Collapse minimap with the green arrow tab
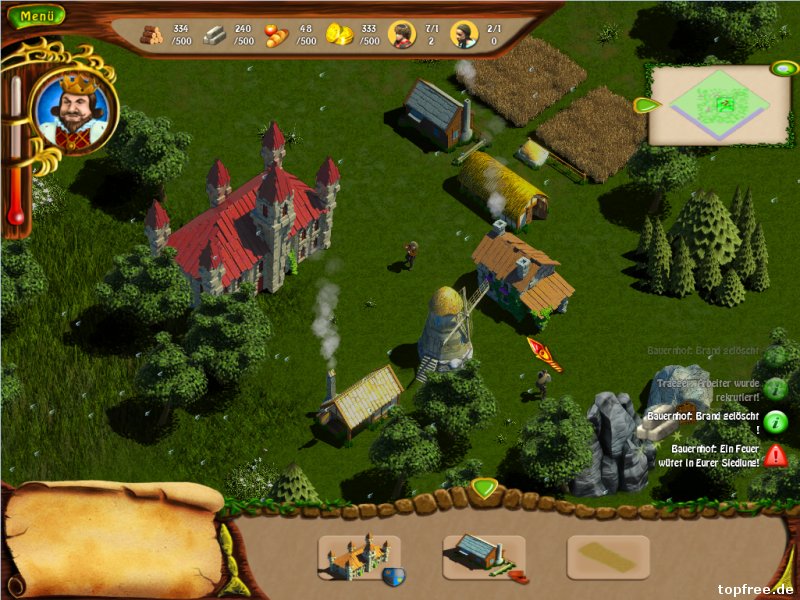 pyautogui.click(x=645, y=105)
